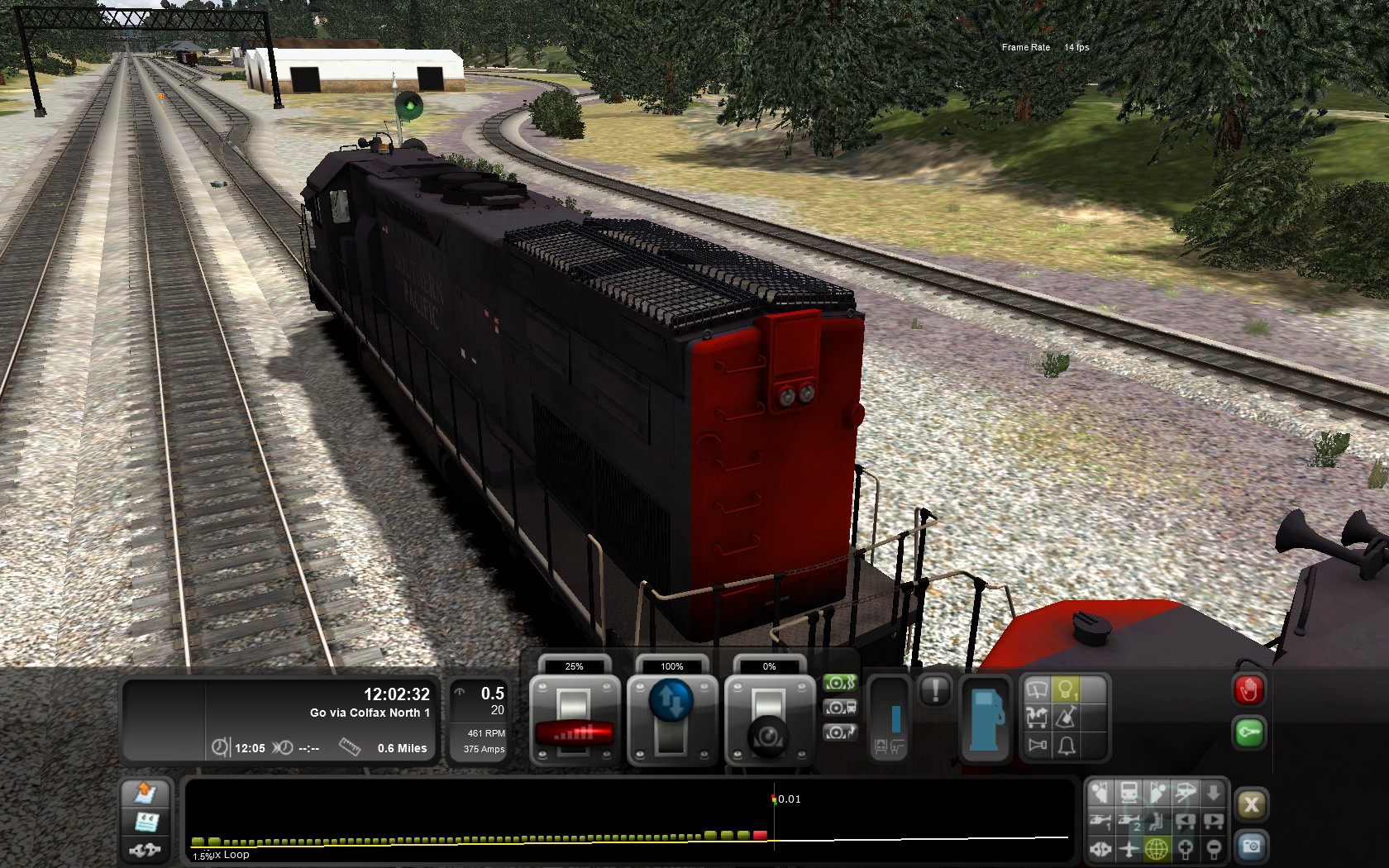Ring the bell icon
This screenshot has width=1389, height=868.
click(x=1067, y=746)
